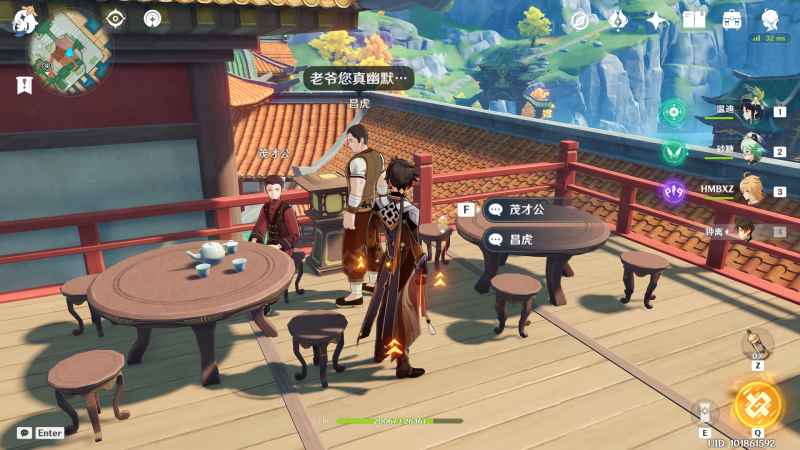Open the four-pointed star events icon
The image size is (800, 450).
656,20
